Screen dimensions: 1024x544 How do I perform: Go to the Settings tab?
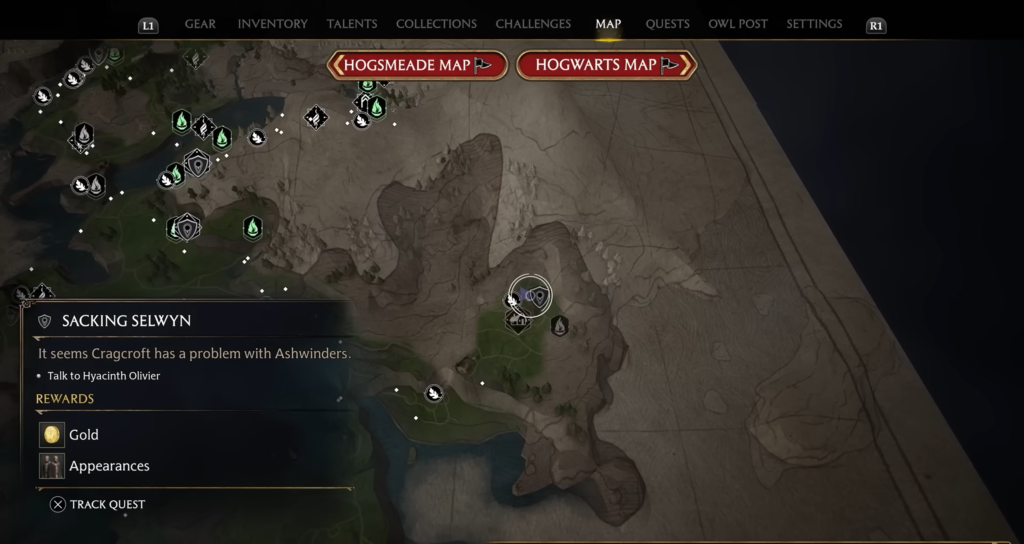814,24
